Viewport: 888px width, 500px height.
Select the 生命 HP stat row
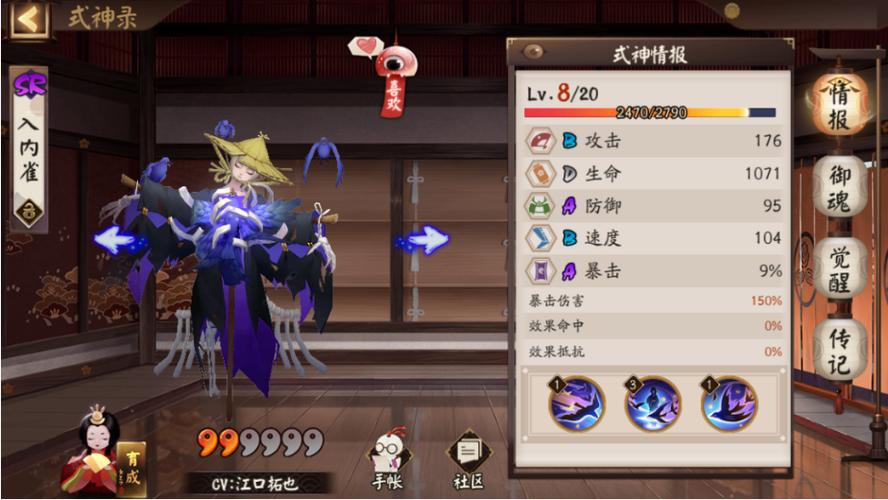click(654, 174)
